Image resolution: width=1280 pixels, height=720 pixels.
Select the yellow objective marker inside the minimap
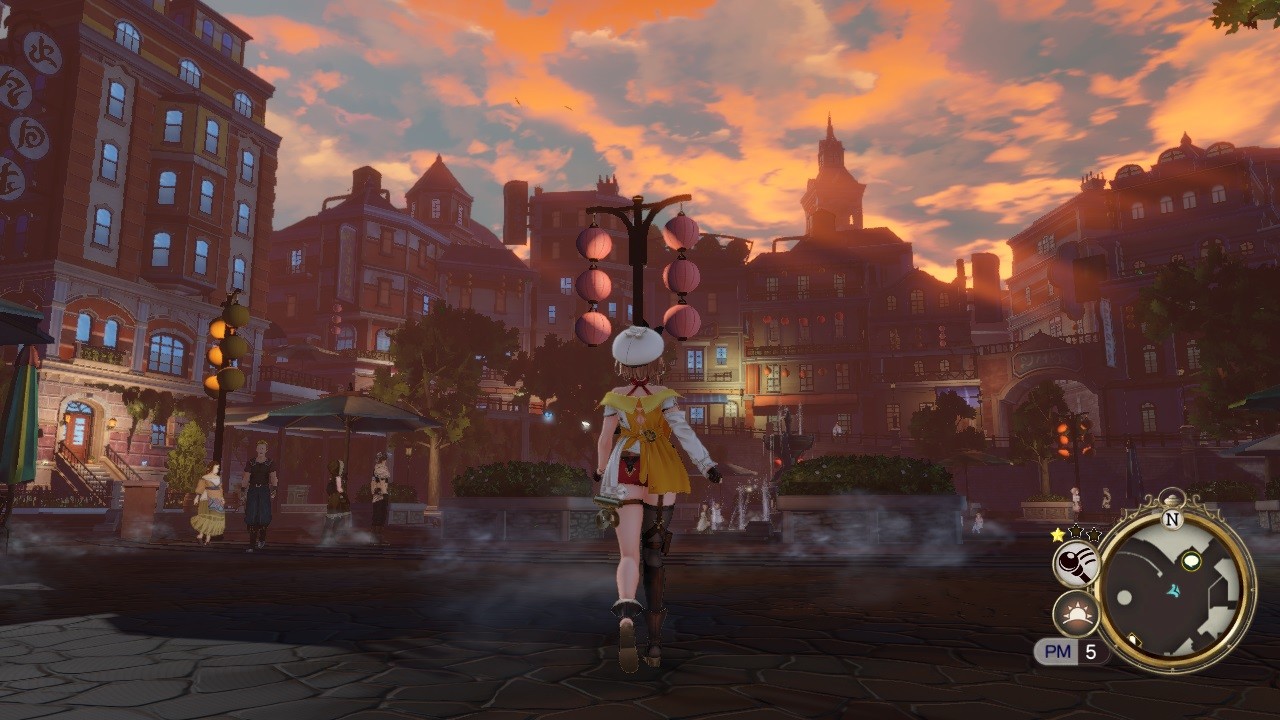(x=1191, y=560)
